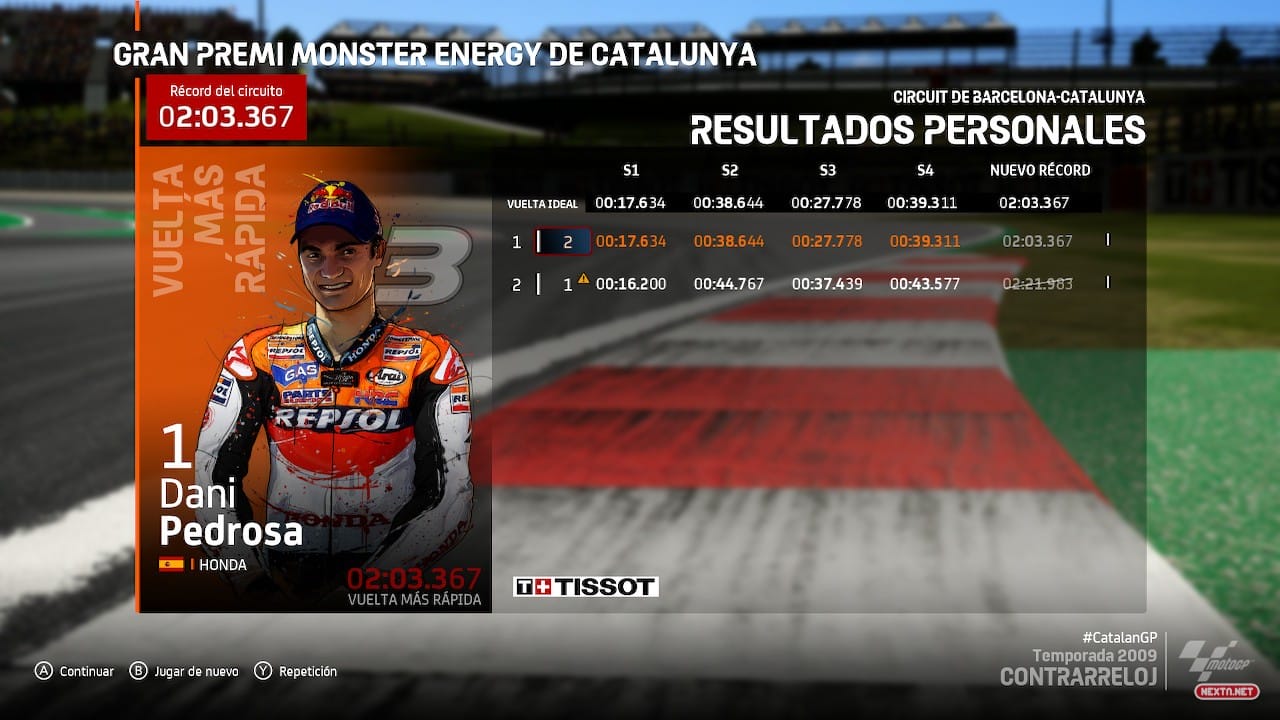Switch to the Nuevo Récord column header

point(1039,170)
